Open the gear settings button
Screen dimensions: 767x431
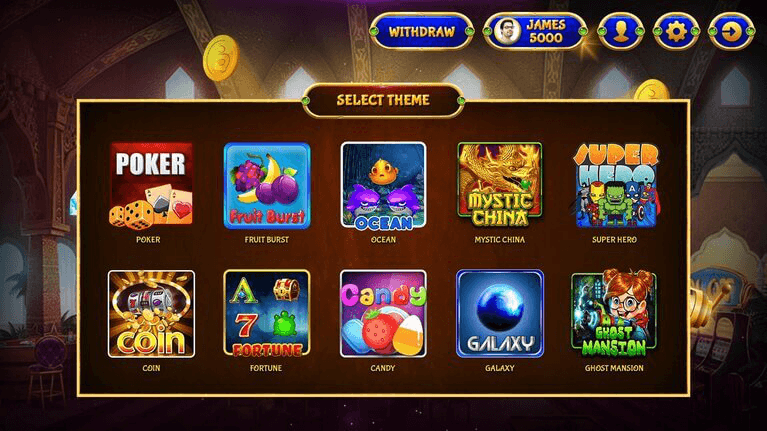(676, 31)
